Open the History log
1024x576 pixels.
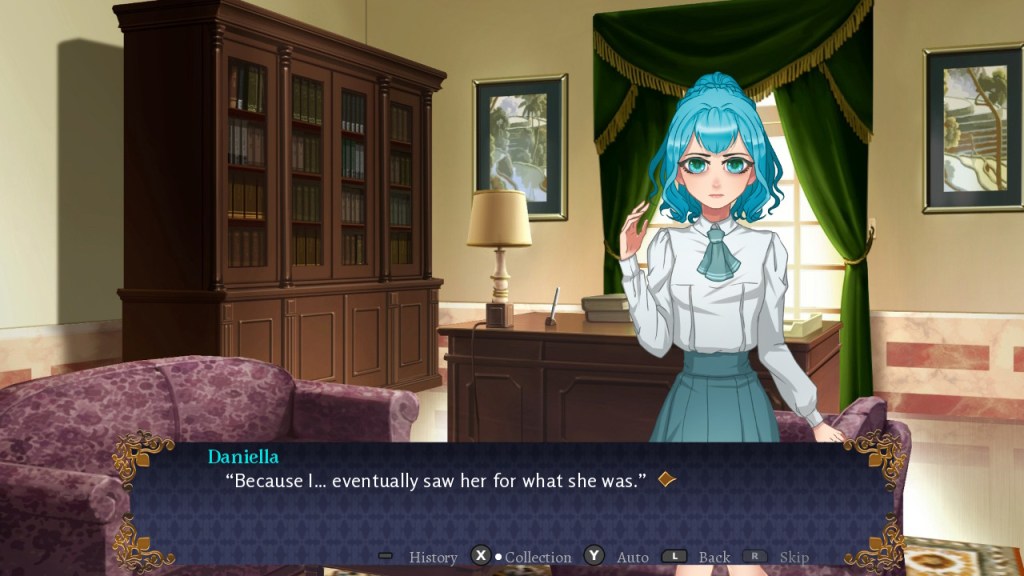[x=432, y=557]
